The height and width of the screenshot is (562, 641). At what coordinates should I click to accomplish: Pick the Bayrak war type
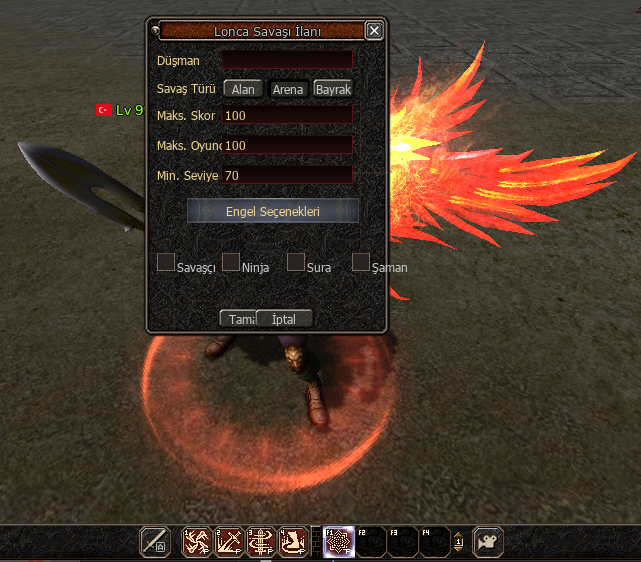333,89
